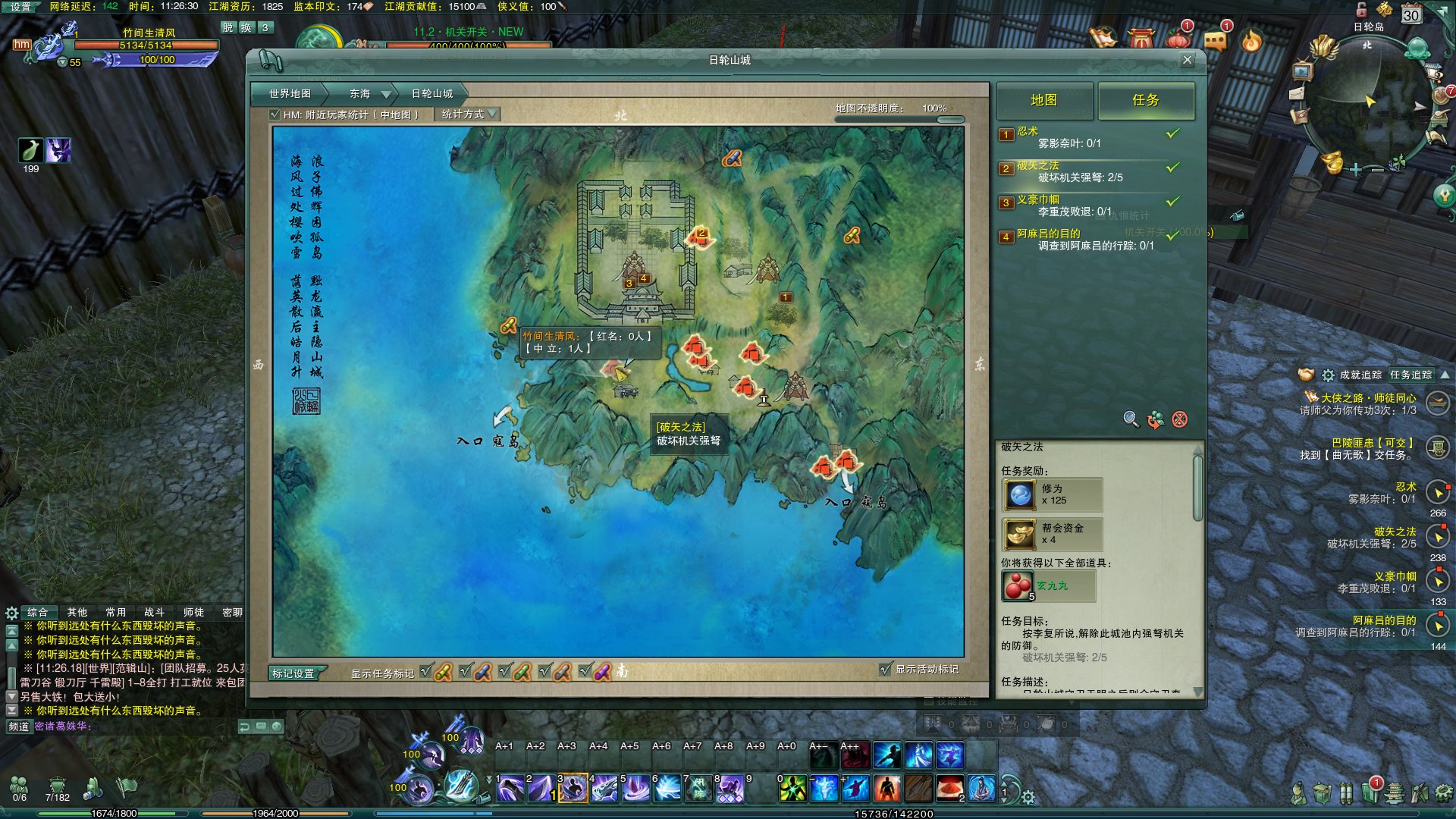This screenshot has height=819, width=1456.
Task: Open the 世界地图 breadcrumb
Action: (290, 94)
